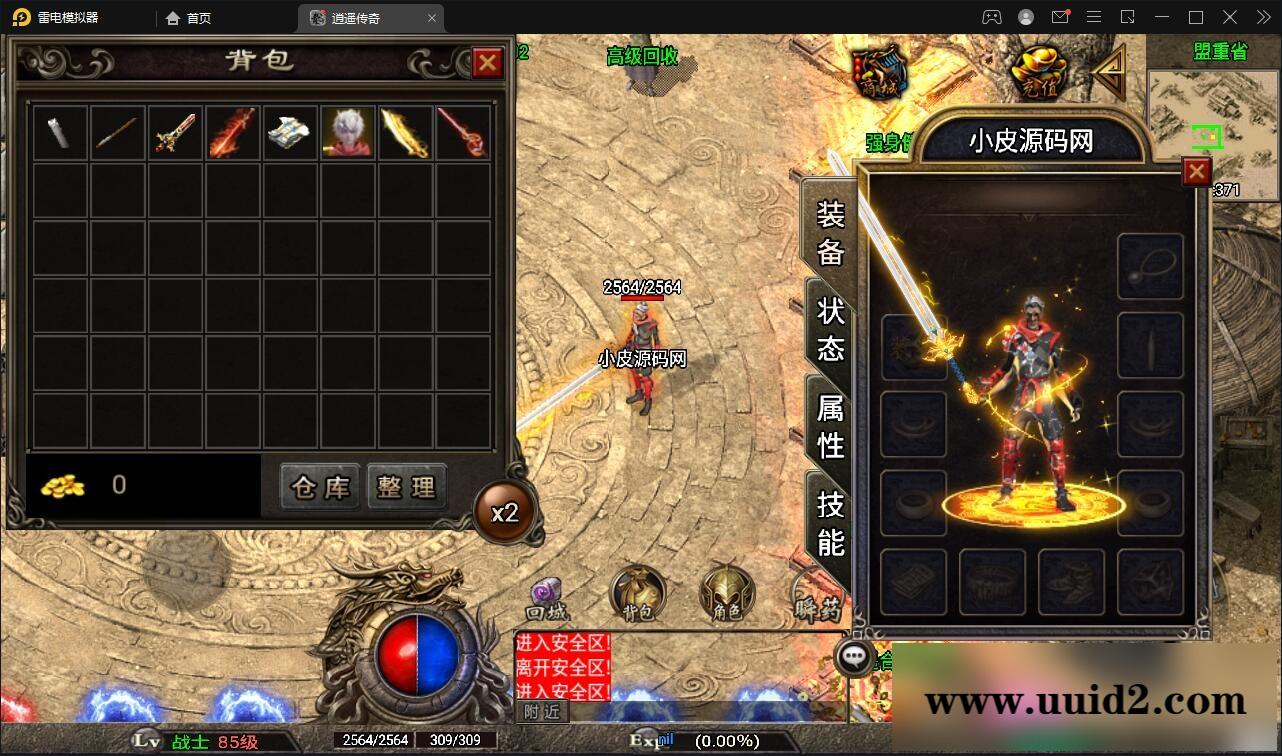
Task: Toggle the chat speech bubble panel
Action: coord(854,657)
